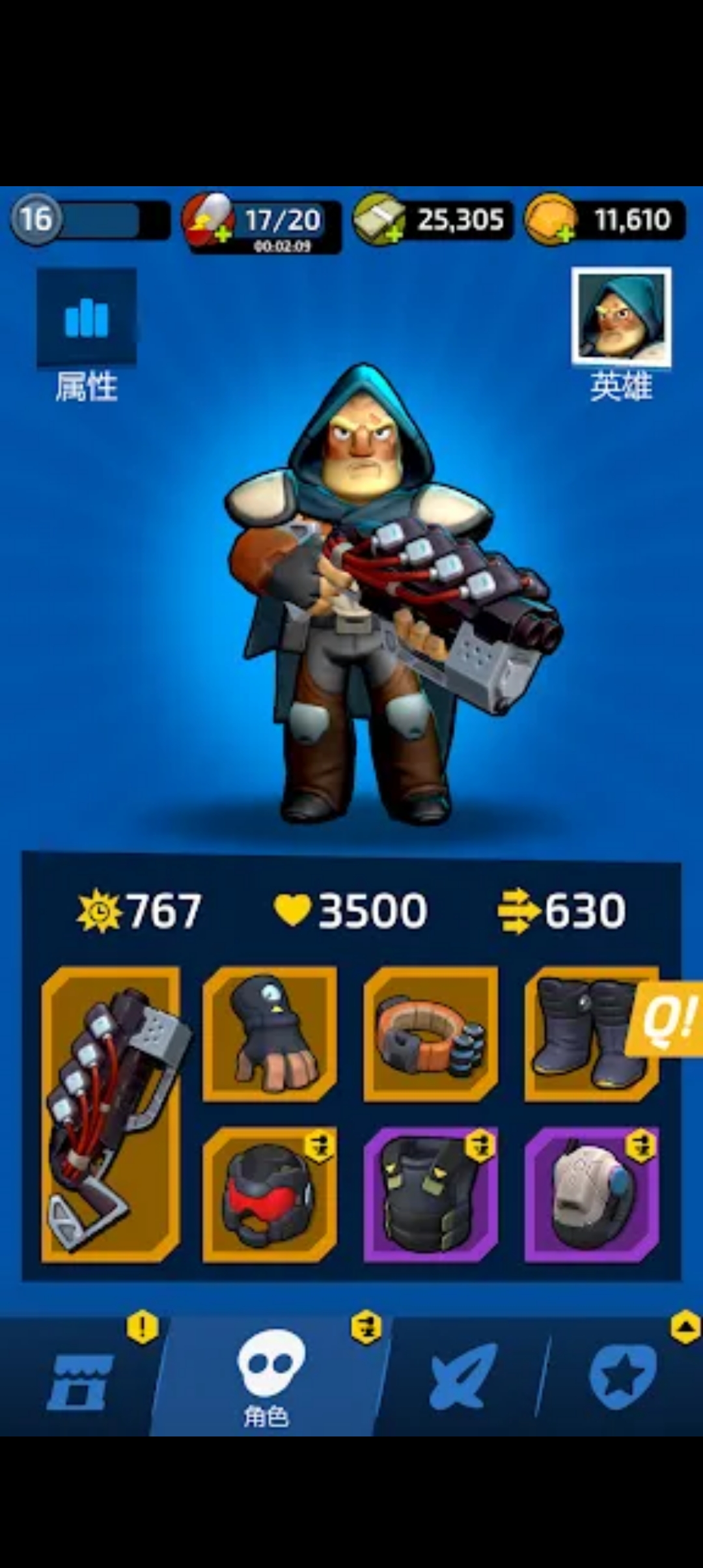Image resolution: width=703 pixels, height=1568 pixels.
Task: Select the orange ring bracelet slot
Action: 430,1034
